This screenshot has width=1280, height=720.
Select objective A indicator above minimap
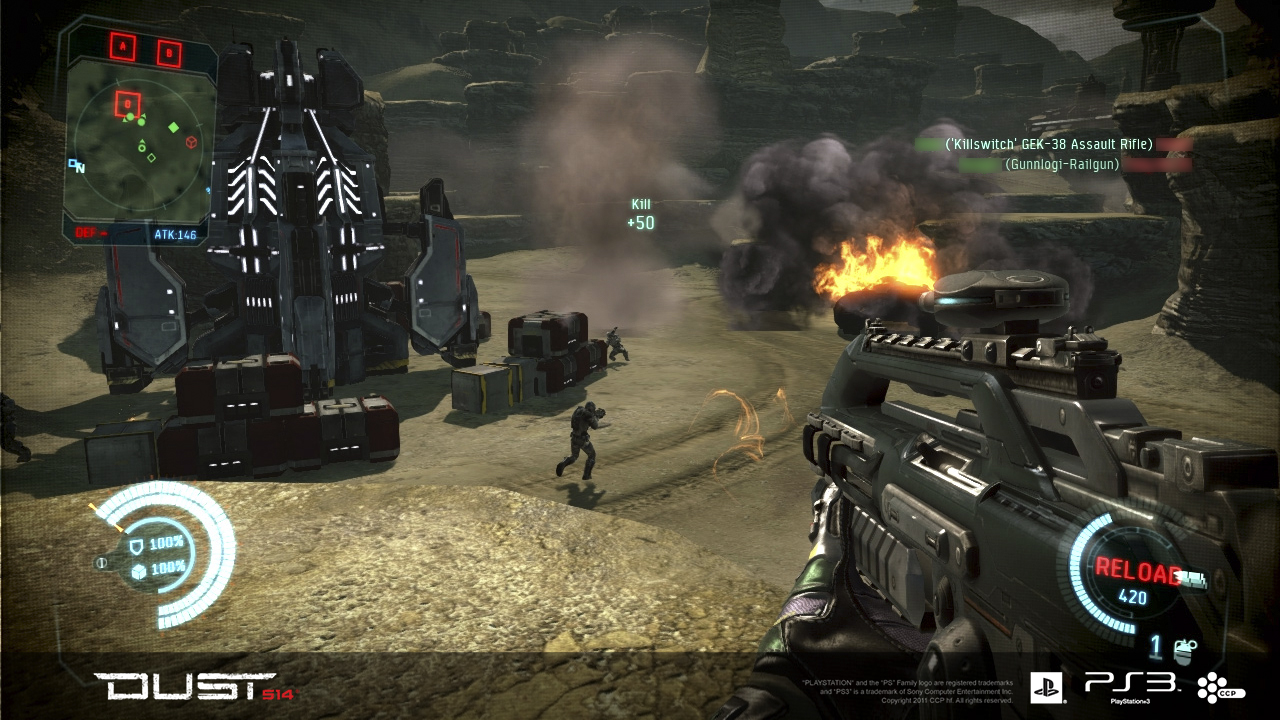[125, 46]
